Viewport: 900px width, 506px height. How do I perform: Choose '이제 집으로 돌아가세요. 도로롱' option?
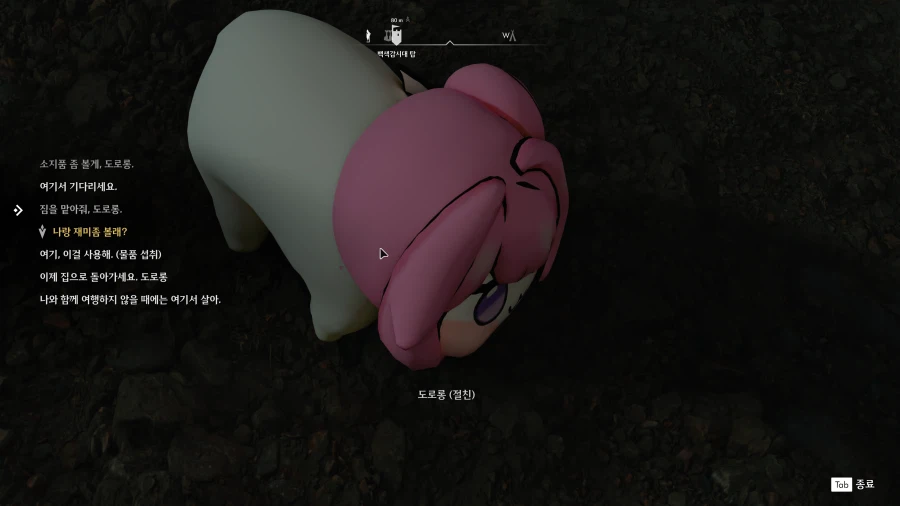(103, 277)
